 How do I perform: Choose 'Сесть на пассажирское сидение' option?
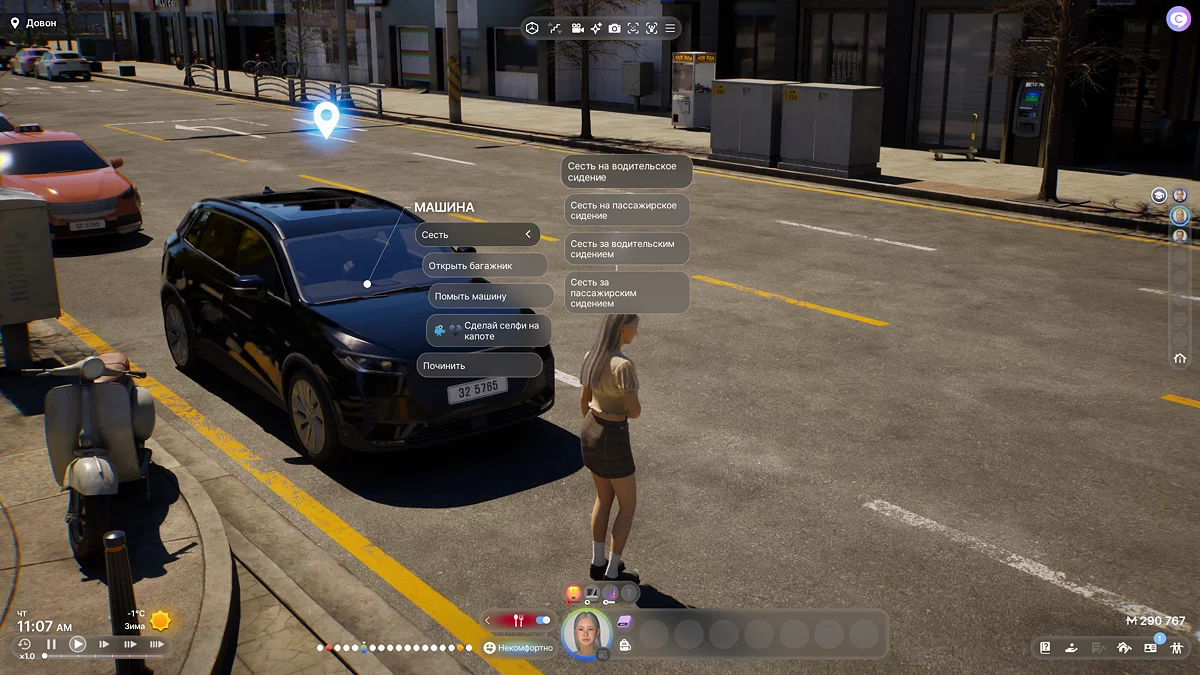tap(626, 210)
